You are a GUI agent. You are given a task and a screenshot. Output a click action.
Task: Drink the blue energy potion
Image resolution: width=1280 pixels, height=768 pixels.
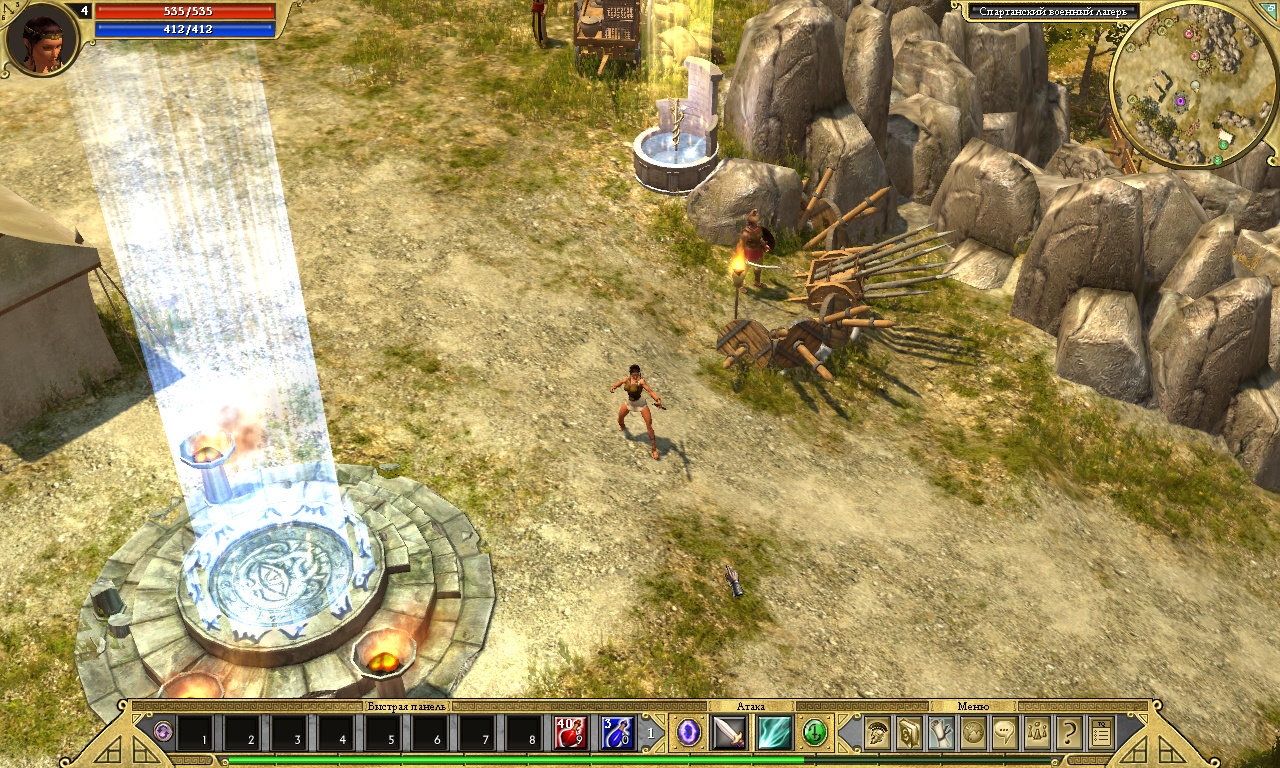coord(617,733)
